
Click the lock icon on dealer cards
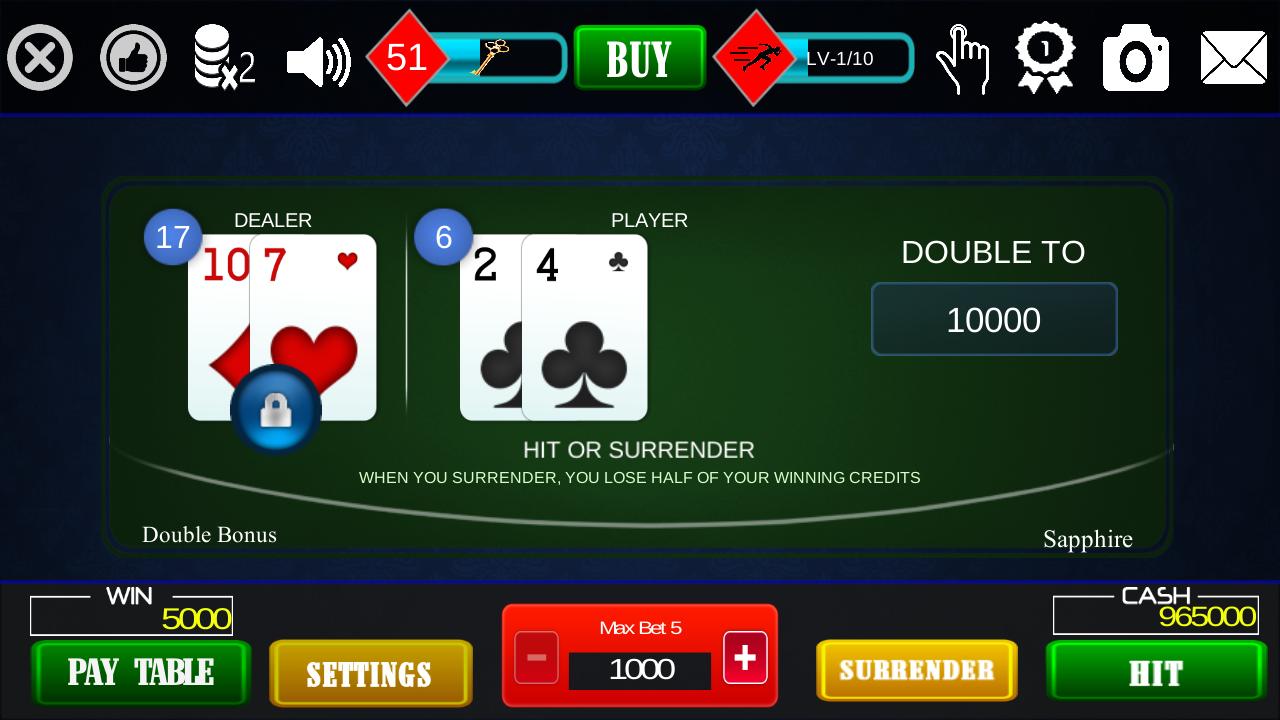click(x=277, y=410)
